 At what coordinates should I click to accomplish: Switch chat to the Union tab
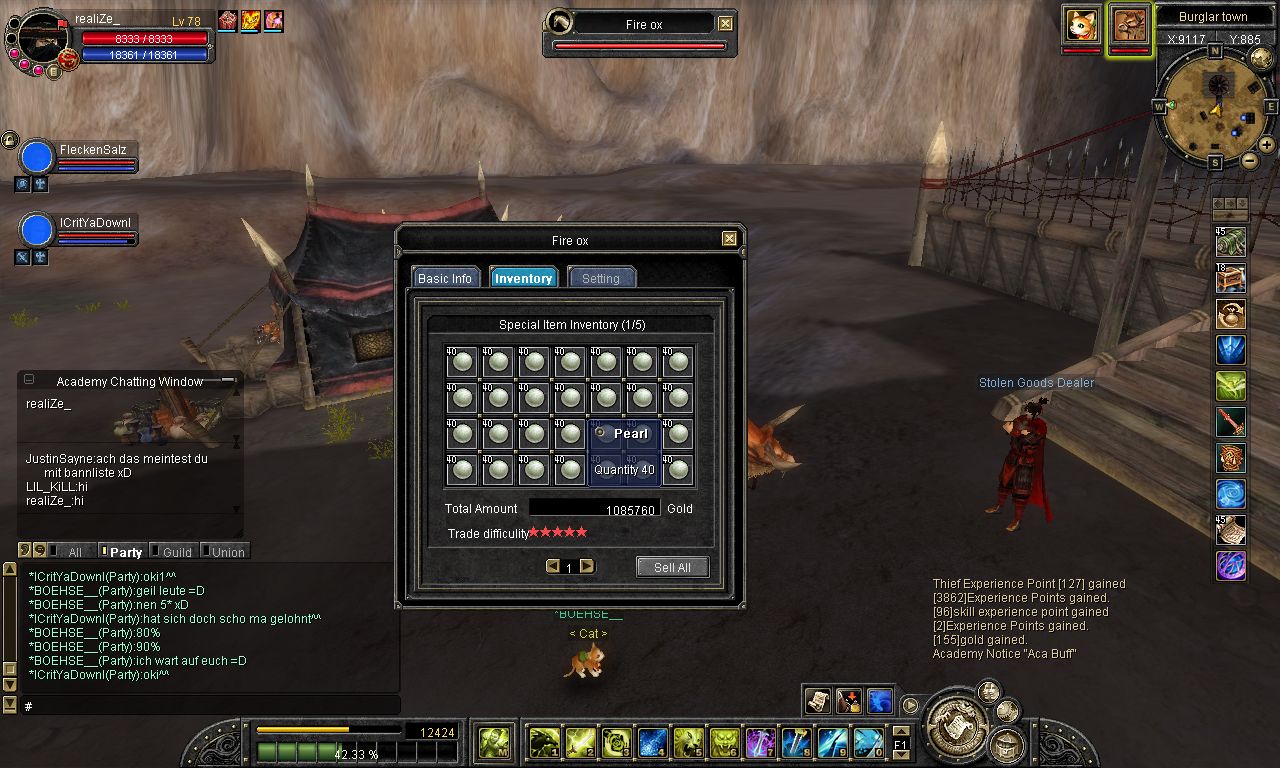tap(227, 551)
